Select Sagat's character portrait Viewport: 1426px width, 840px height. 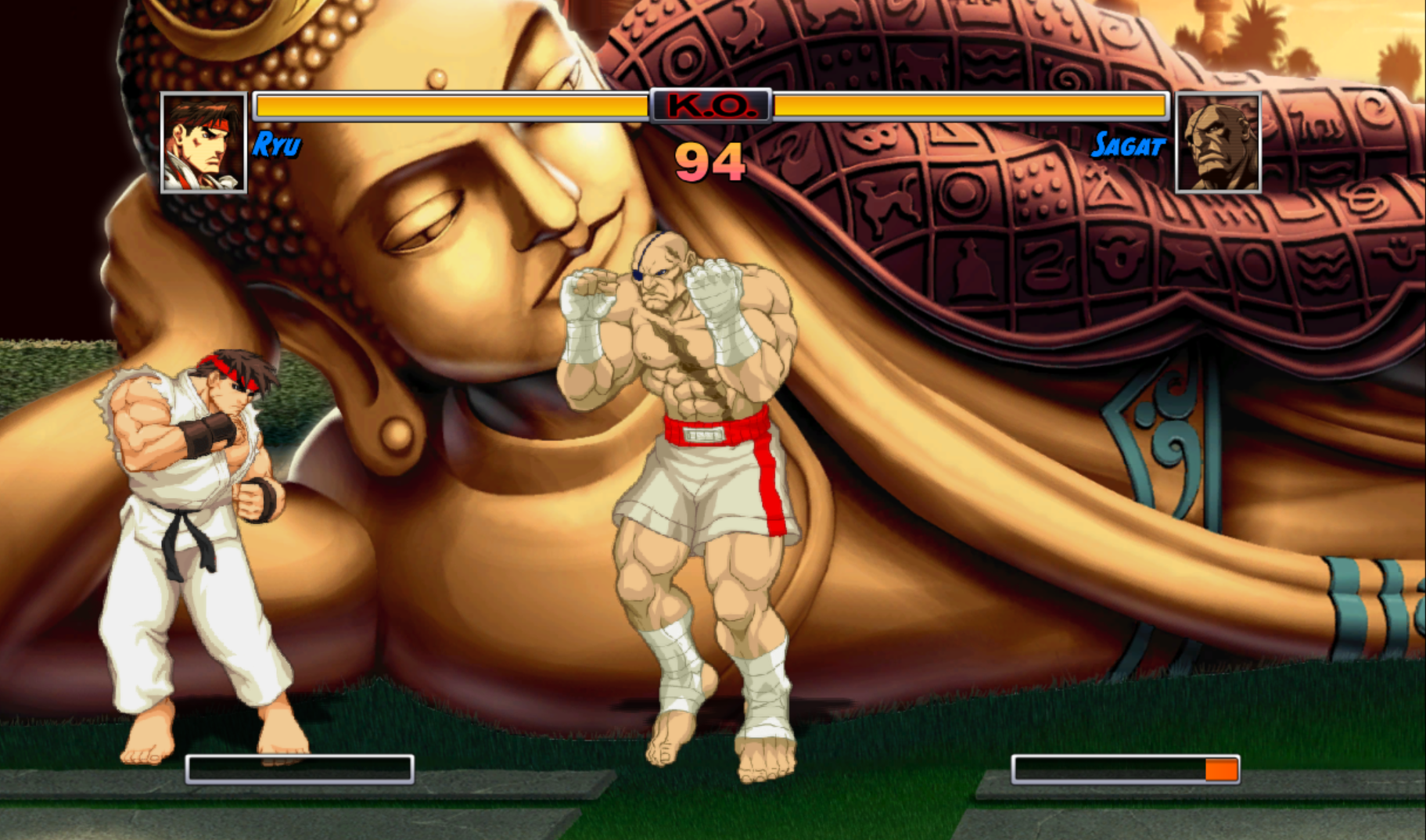point(1218,142)
